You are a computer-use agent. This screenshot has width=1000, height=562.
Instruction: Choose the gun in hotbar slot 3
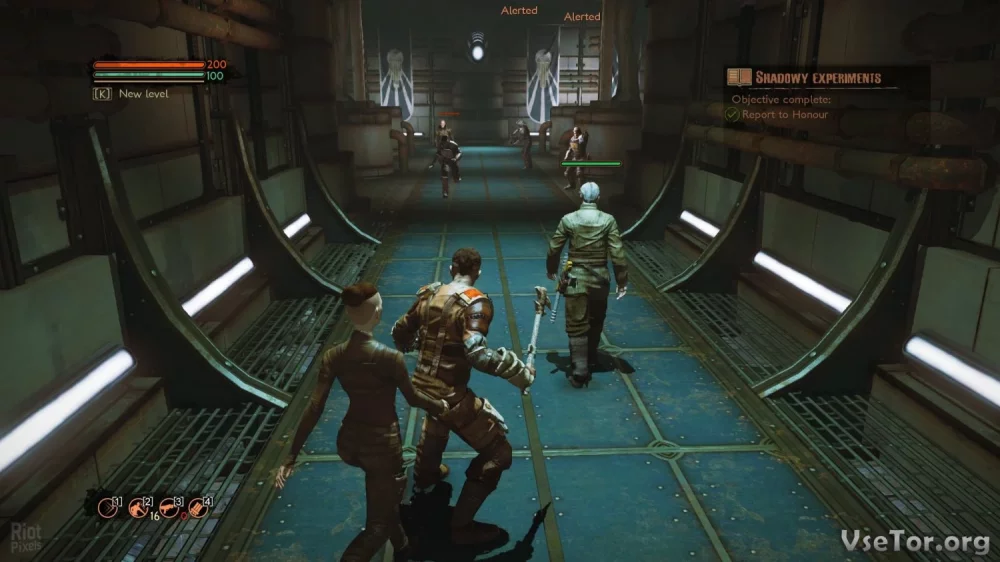[169, 507]
